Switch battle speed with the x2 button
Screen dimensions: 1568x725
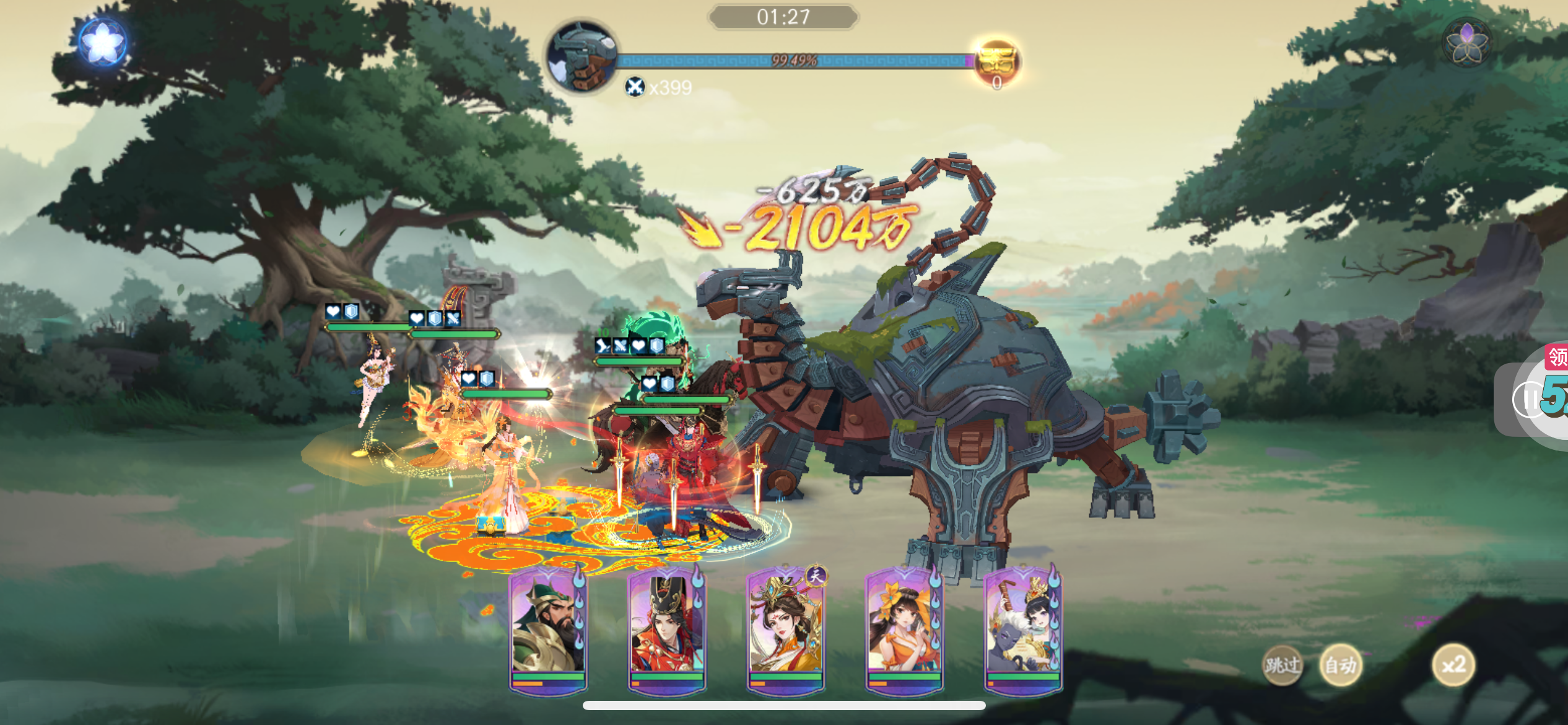point(1453,666)
